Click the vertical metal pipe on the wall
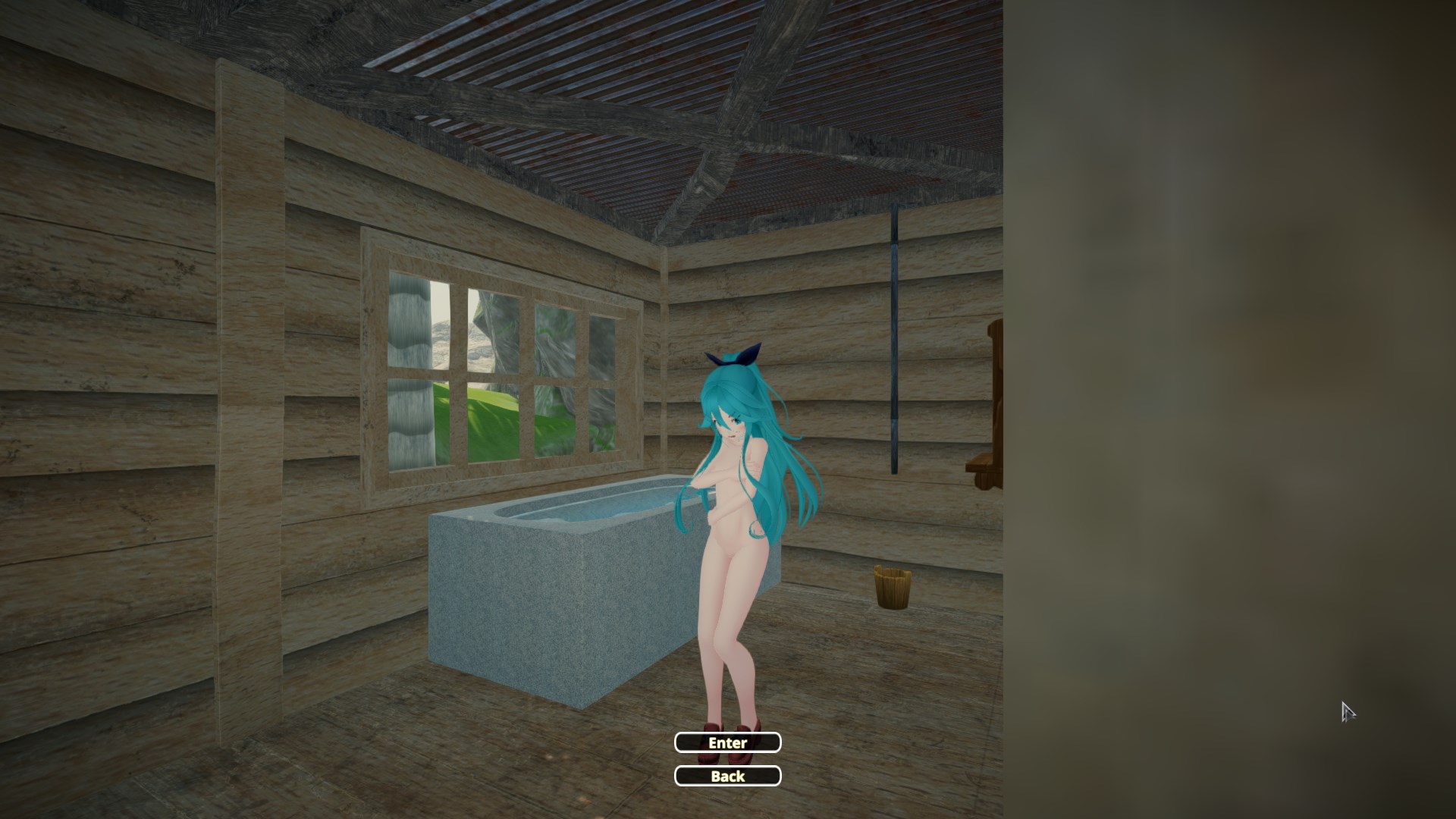This screenshot has width=1456, height=819. (895, 341)
